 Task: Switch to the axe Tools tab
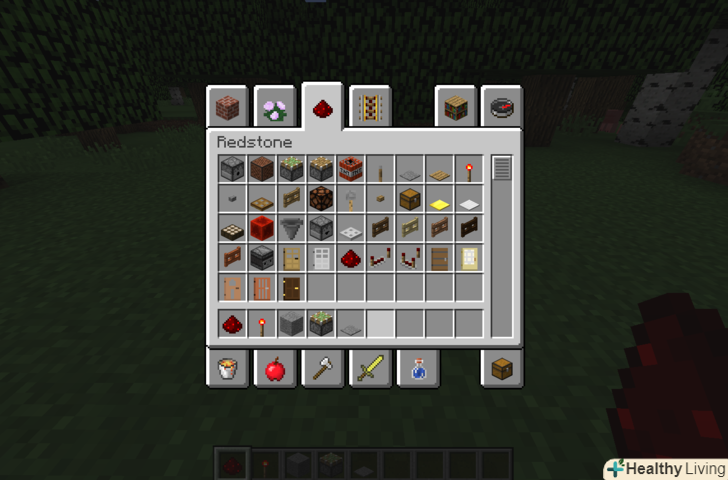pos(322,369)
